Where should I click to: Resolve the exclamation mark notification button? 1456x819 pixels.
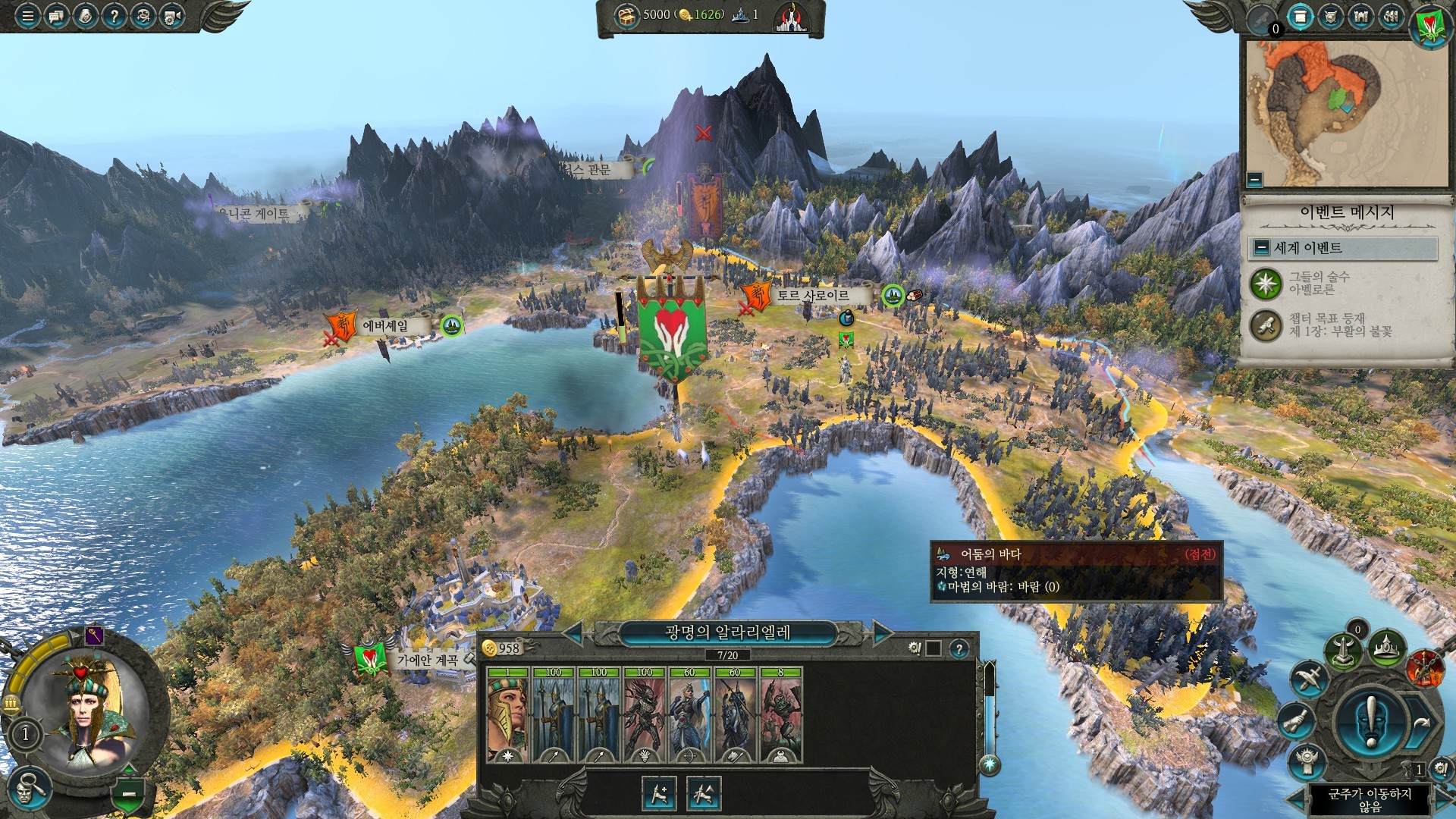click(x=1370, y=720)
